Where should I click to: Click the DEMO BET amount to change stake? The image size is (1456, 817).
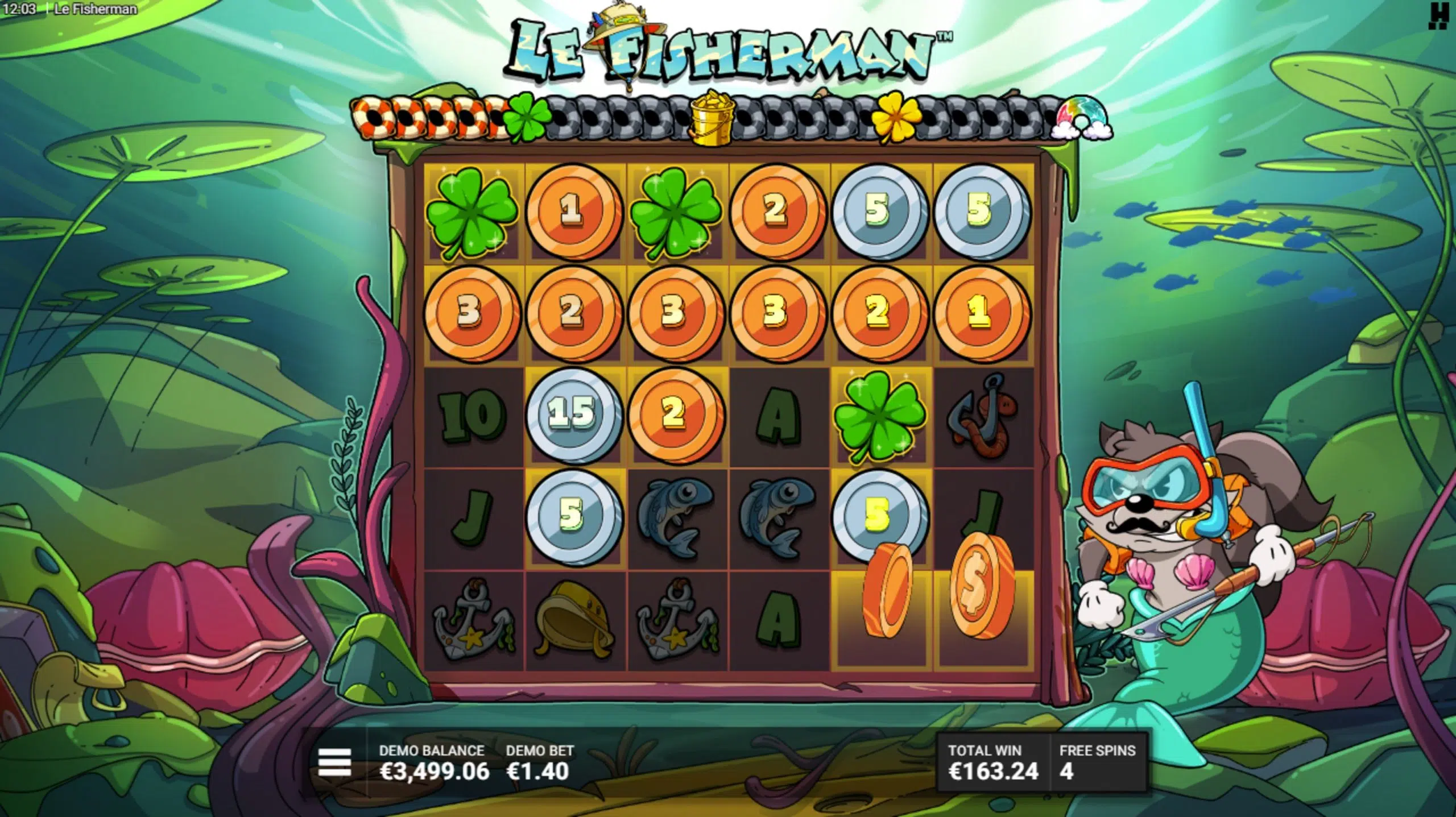[x=537, y=770]
